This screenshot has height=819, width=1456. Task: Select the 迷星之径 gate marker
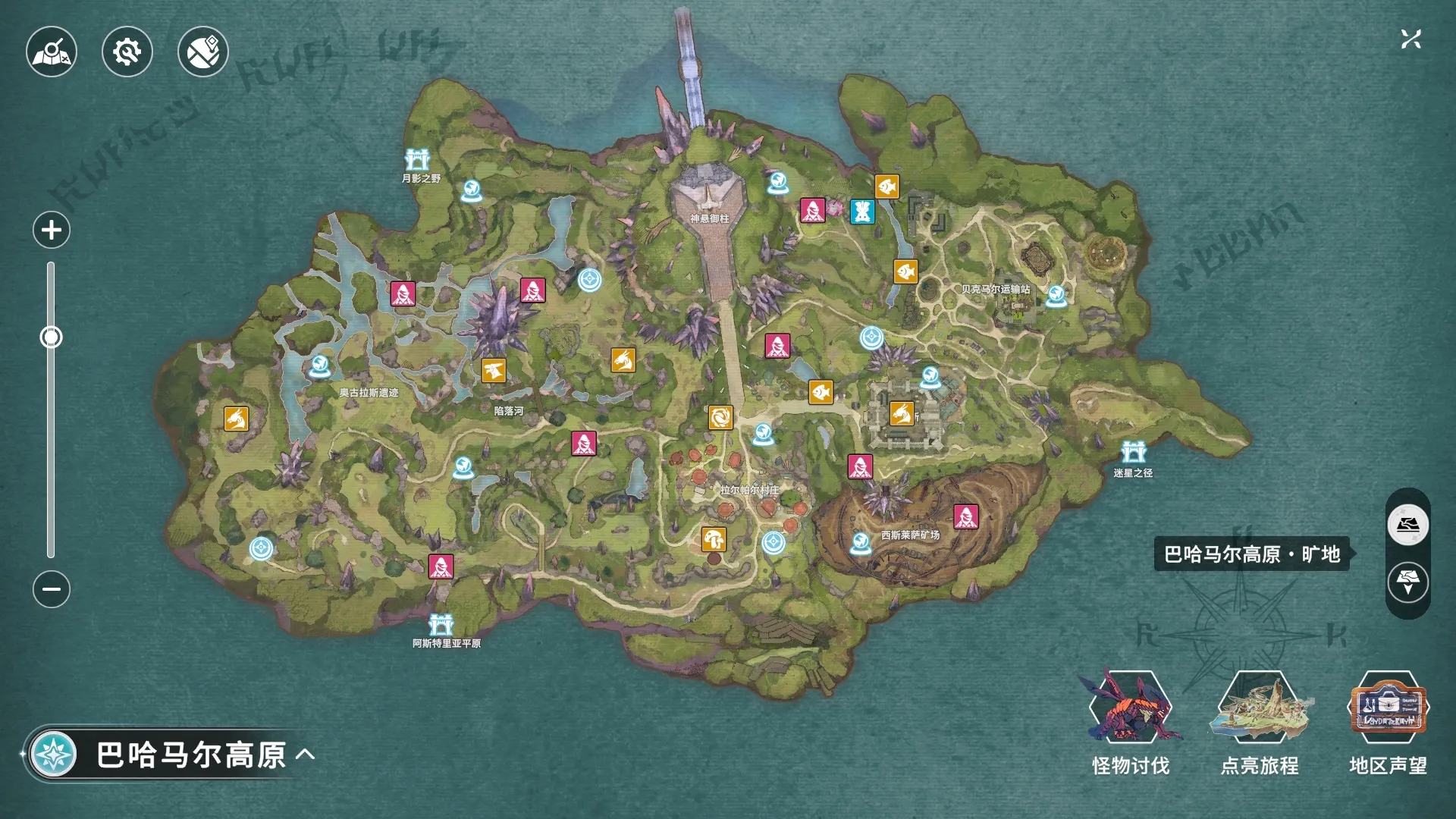pyautogui.click(x=1134, y=453)
